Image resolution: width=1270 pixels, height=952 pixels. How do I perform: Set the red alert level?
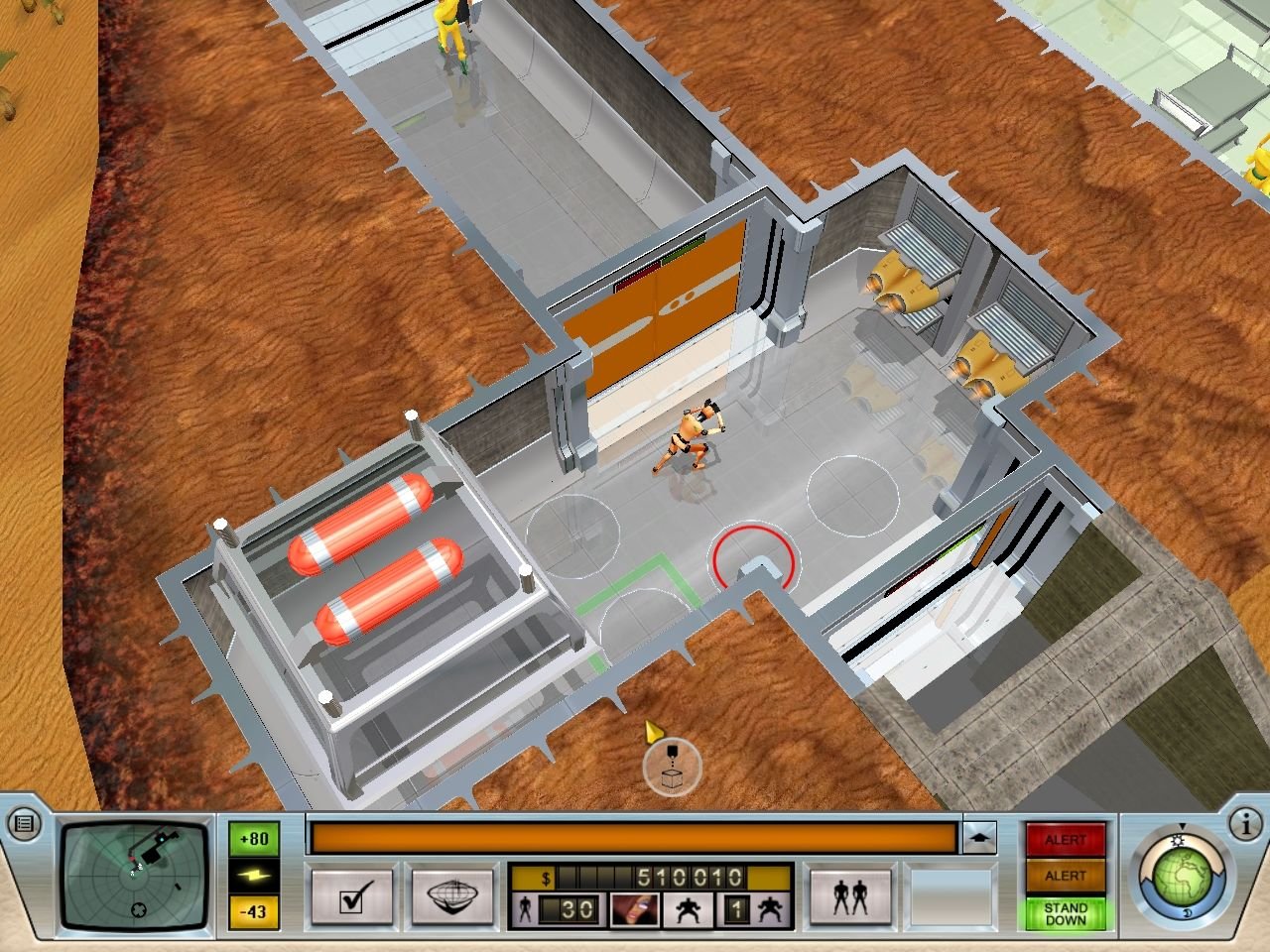(x=1065, y=840)
